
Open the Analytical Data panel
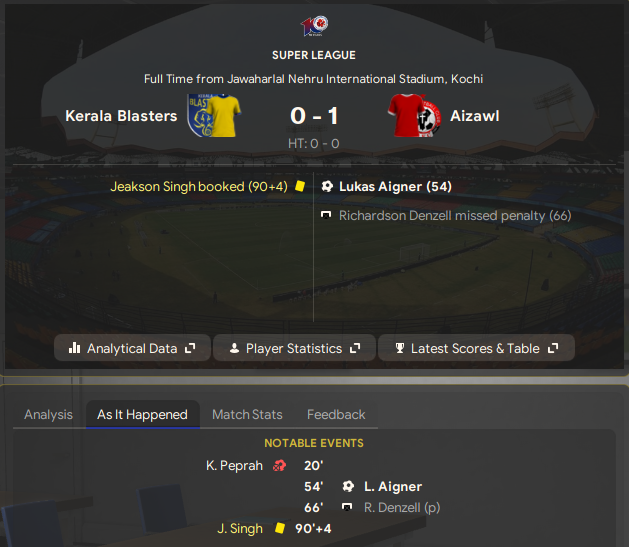(132, 348)
